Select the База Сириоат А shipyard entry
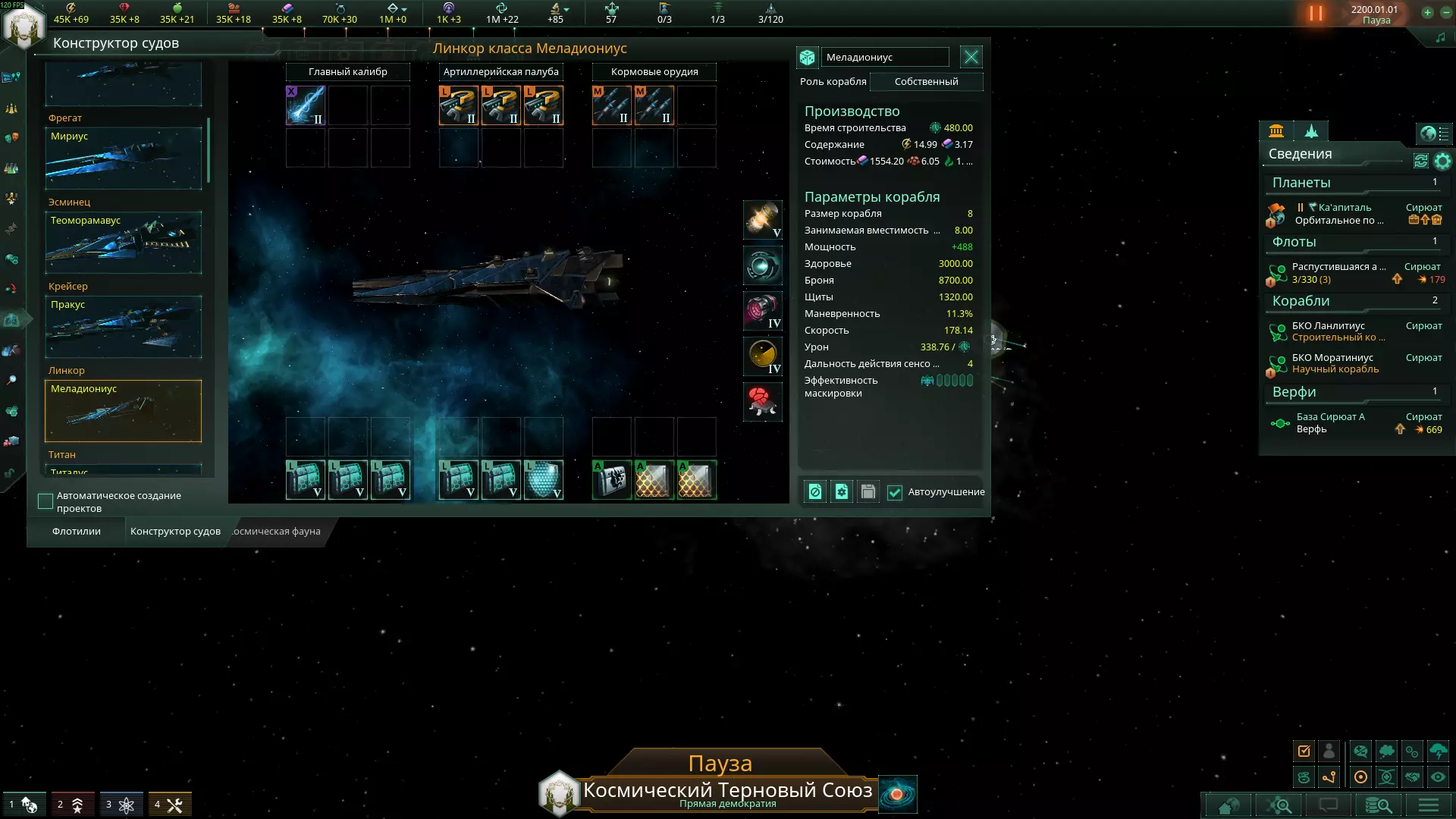 [1331, 422]
